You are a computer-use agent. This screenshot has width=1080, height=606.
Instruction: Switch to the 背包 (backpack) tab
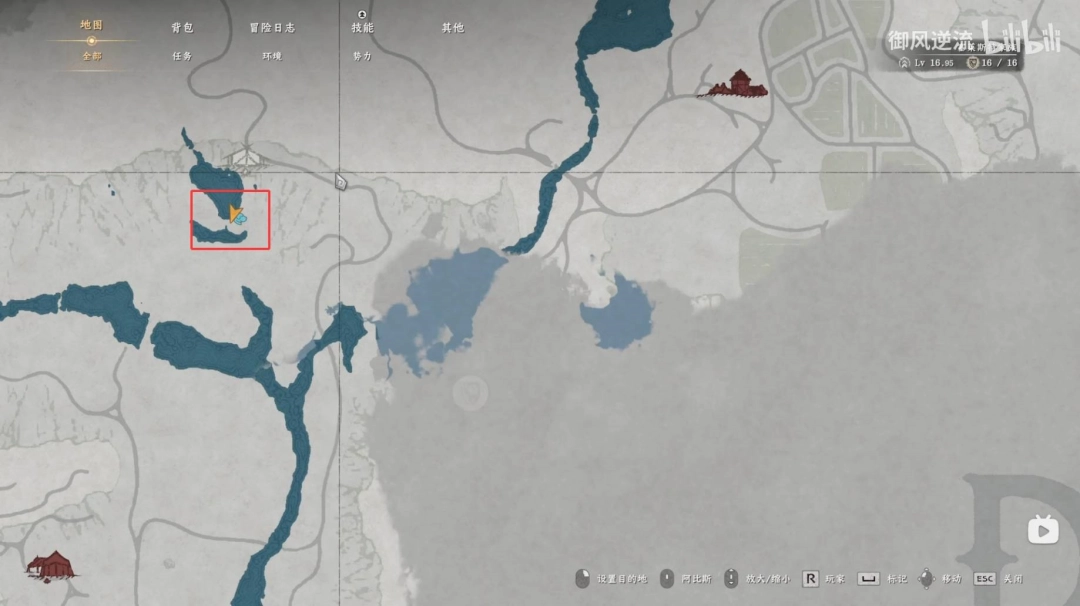point(182,28)
